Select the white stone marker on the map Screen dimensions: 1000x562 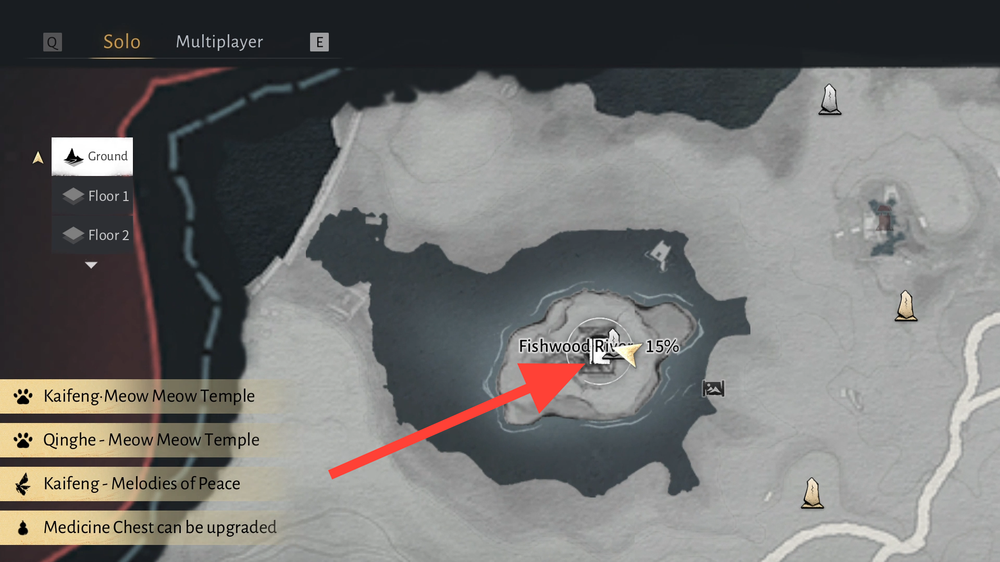pos(829,99)
